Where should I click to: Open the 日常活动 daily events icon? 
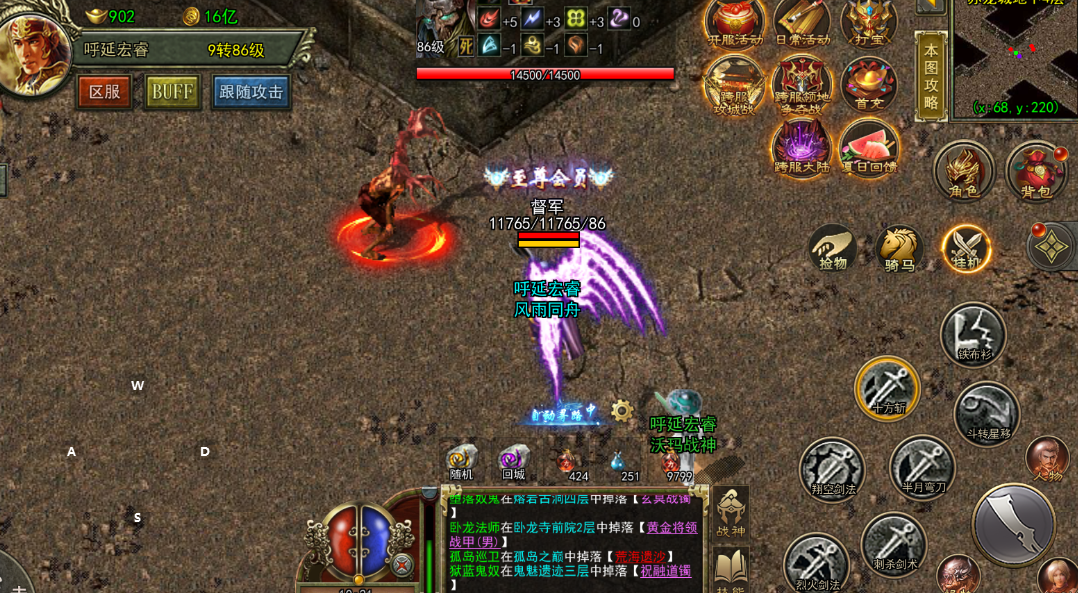pyautogui.click(x=802, y=22)
